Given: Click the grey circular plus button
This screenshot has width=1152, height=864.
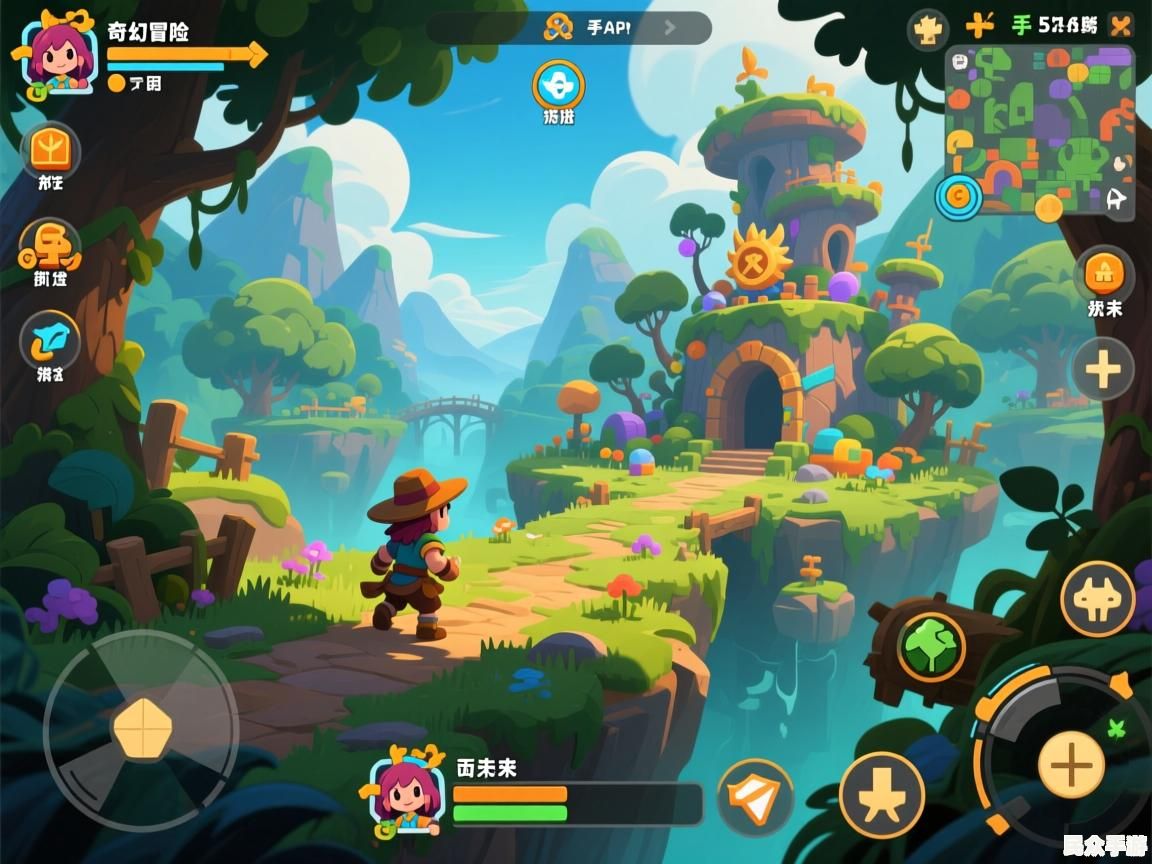Looking at the screenshot, I should pos(1103,369).
